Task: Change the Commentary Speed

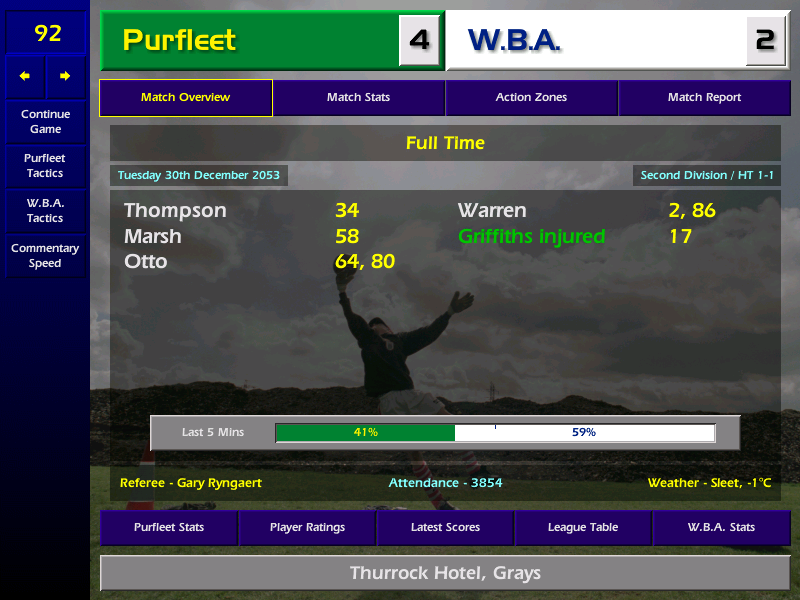Action: coord(45,255)
